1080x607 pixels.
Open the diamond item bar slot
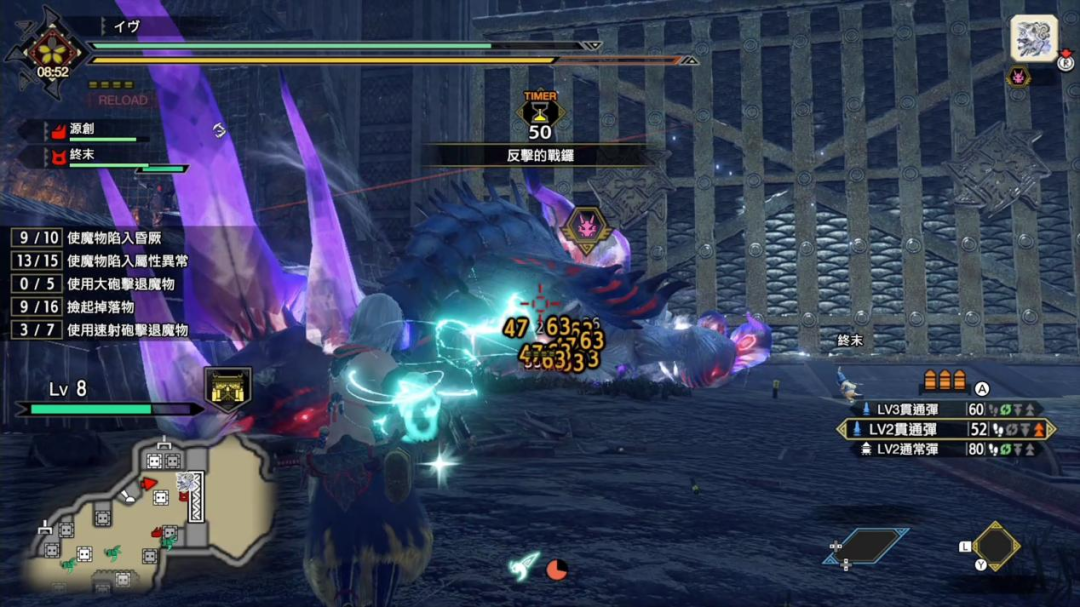coord(996,545)
